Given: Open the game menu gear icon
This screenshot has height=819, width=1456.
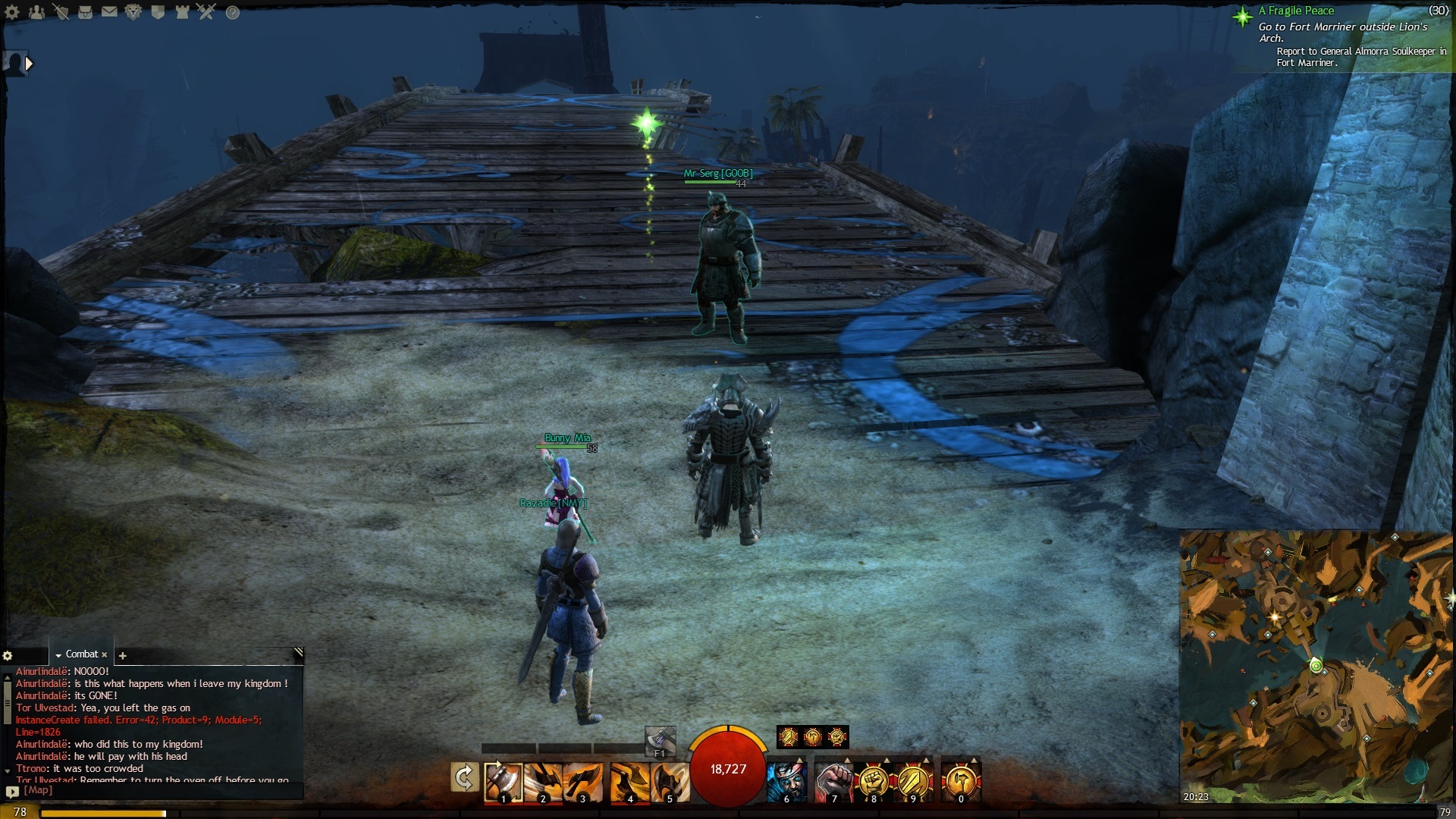Looking at the screenshot, I should pos(12,12).
